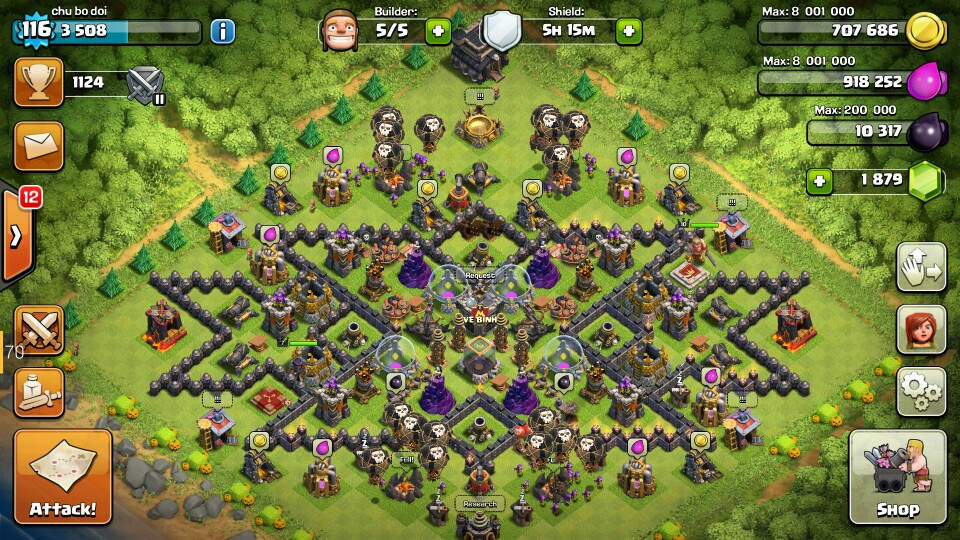Open the layout editor scroll icon
Screen dimensions: 960x540
tap(39, 391)
